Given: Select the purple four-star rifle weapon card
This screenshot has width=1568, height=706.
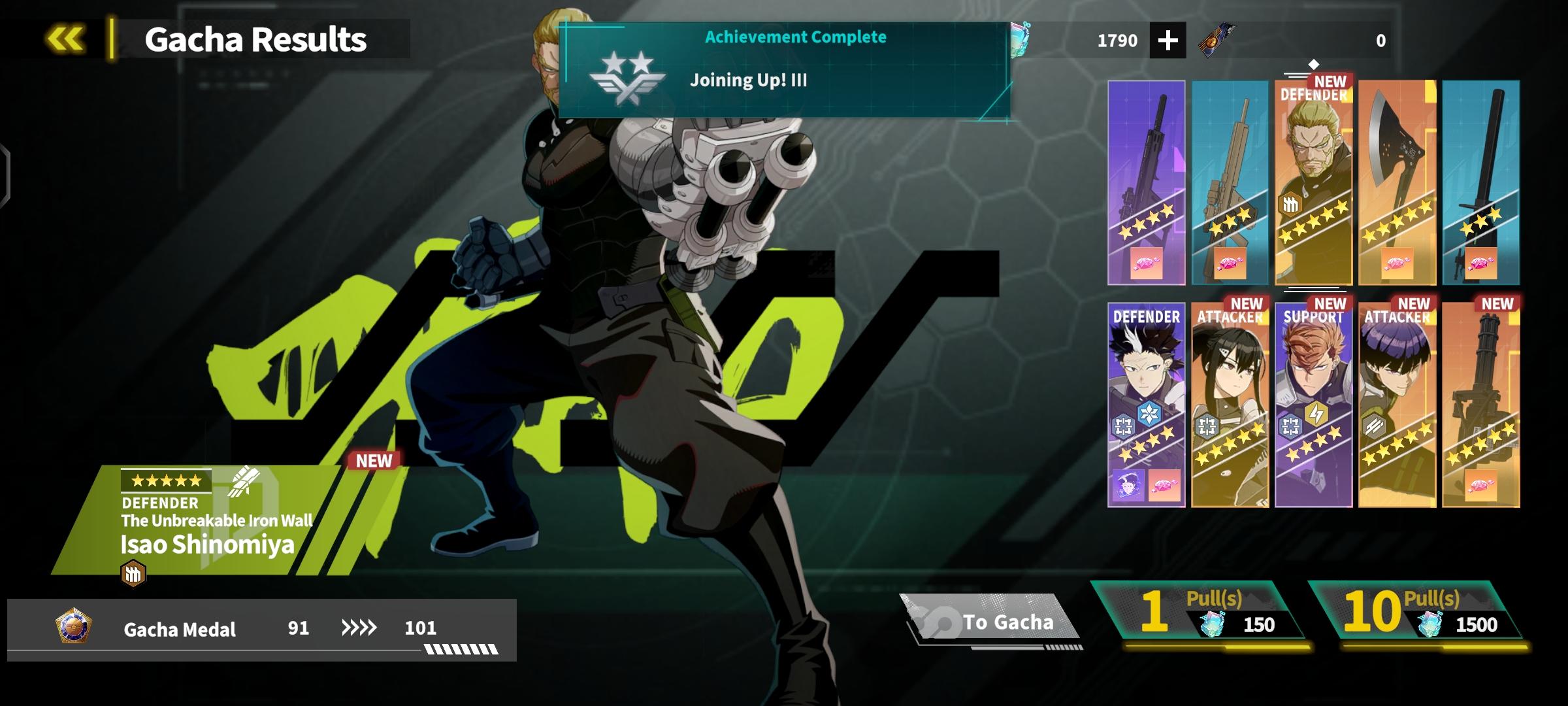Looking at the screenshot, I should click(1147, 183).
